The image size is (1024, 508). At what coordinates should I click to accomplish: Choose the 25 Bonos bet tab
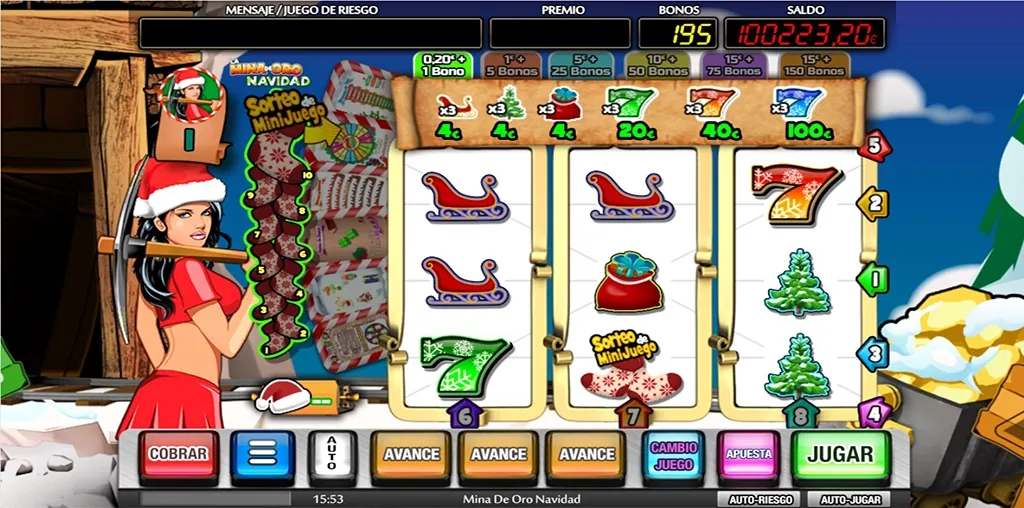pyautogui.click(x=579, y=65)
